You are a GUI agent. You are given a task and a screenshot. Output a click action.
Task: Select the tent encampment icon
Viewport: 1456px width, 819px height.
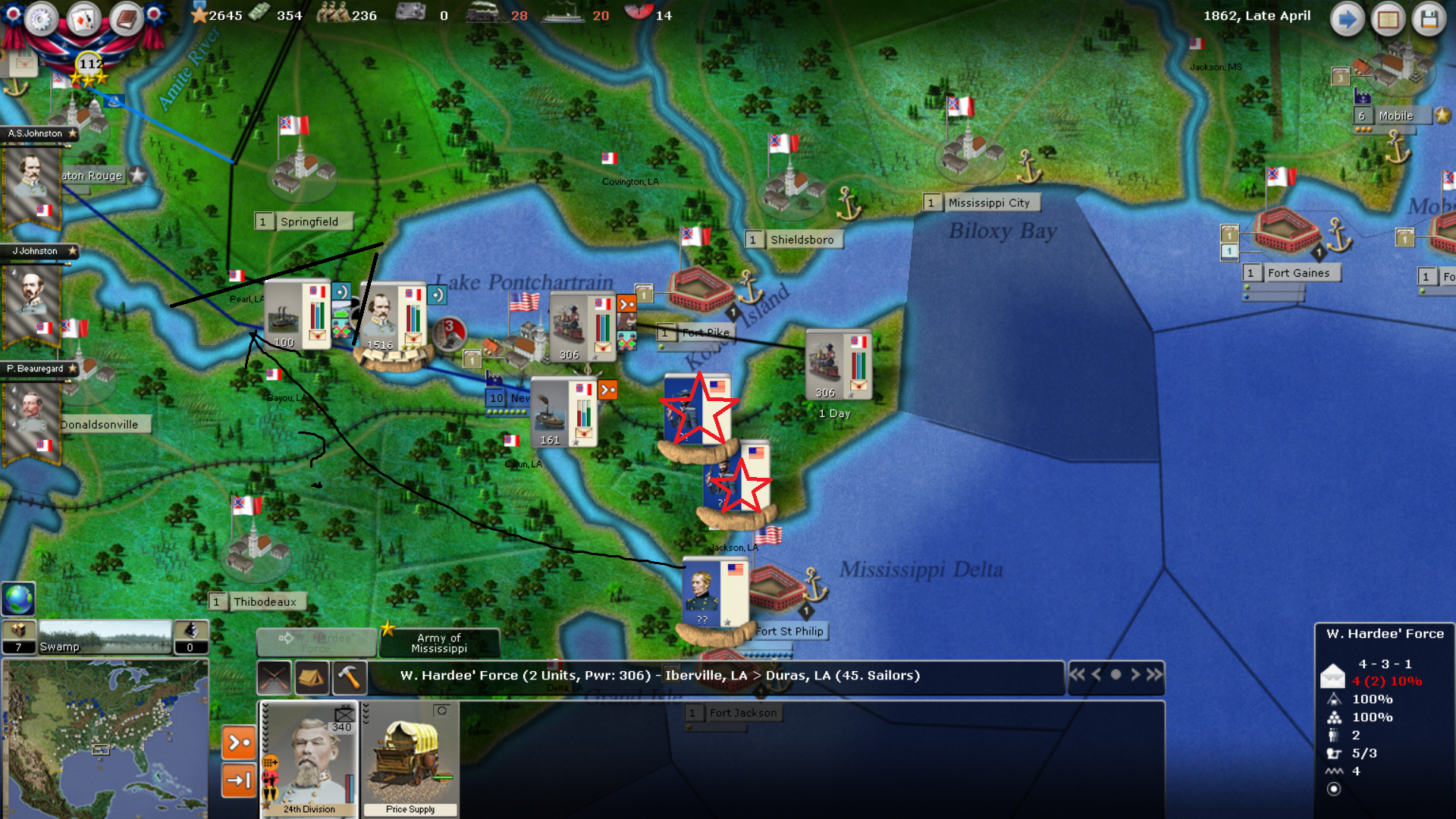tap(312, 677)
